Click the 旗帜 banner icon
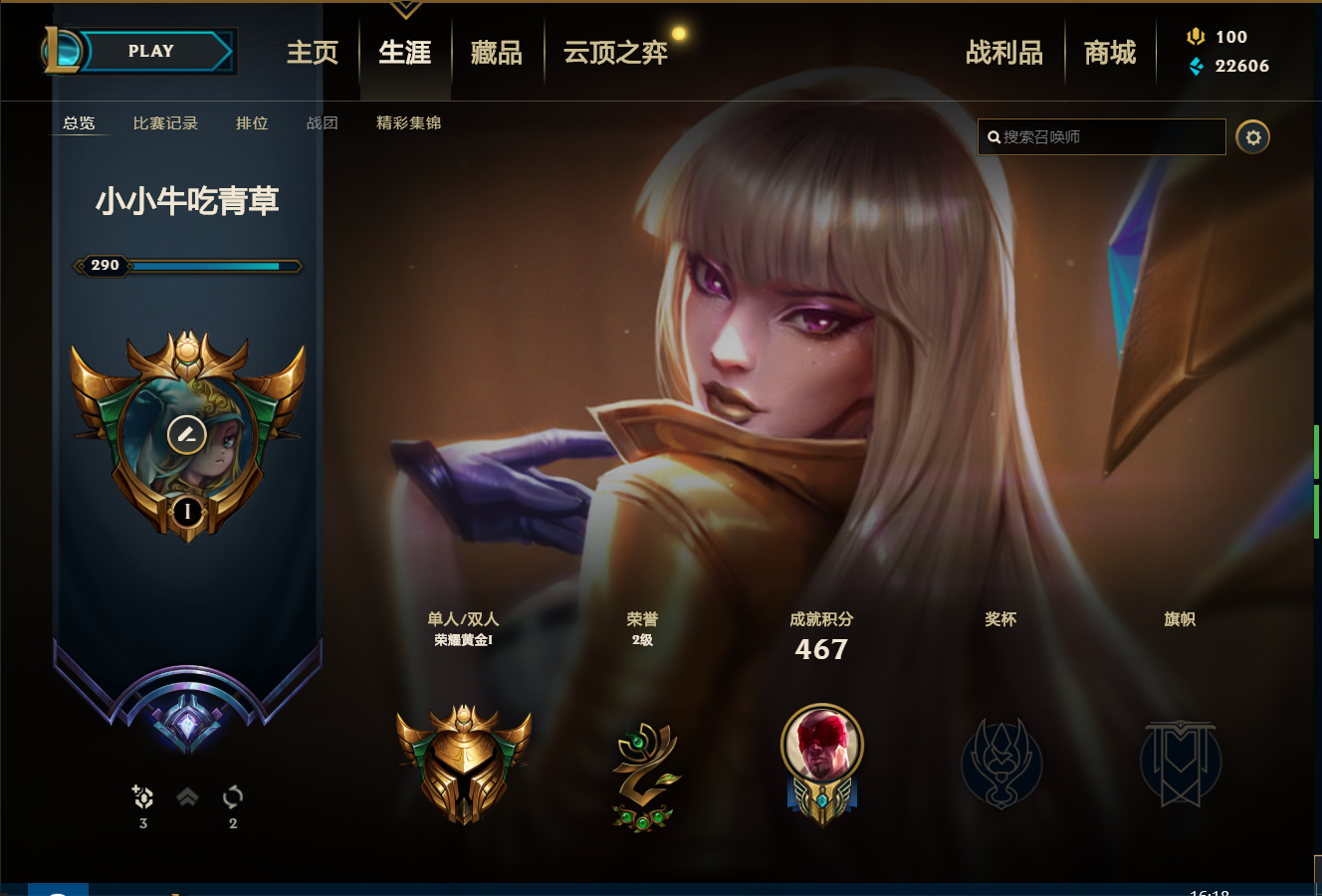The image size is (1322, 896). [1181, 765]
